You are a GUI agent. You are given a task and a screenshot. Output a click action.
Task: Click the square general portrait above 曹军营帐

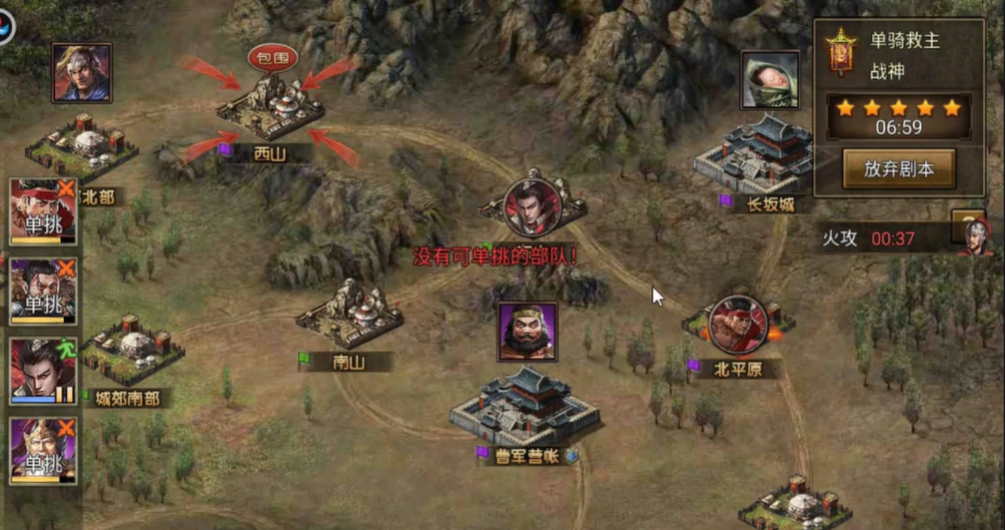pyautogui.click(x=527, y=331)
